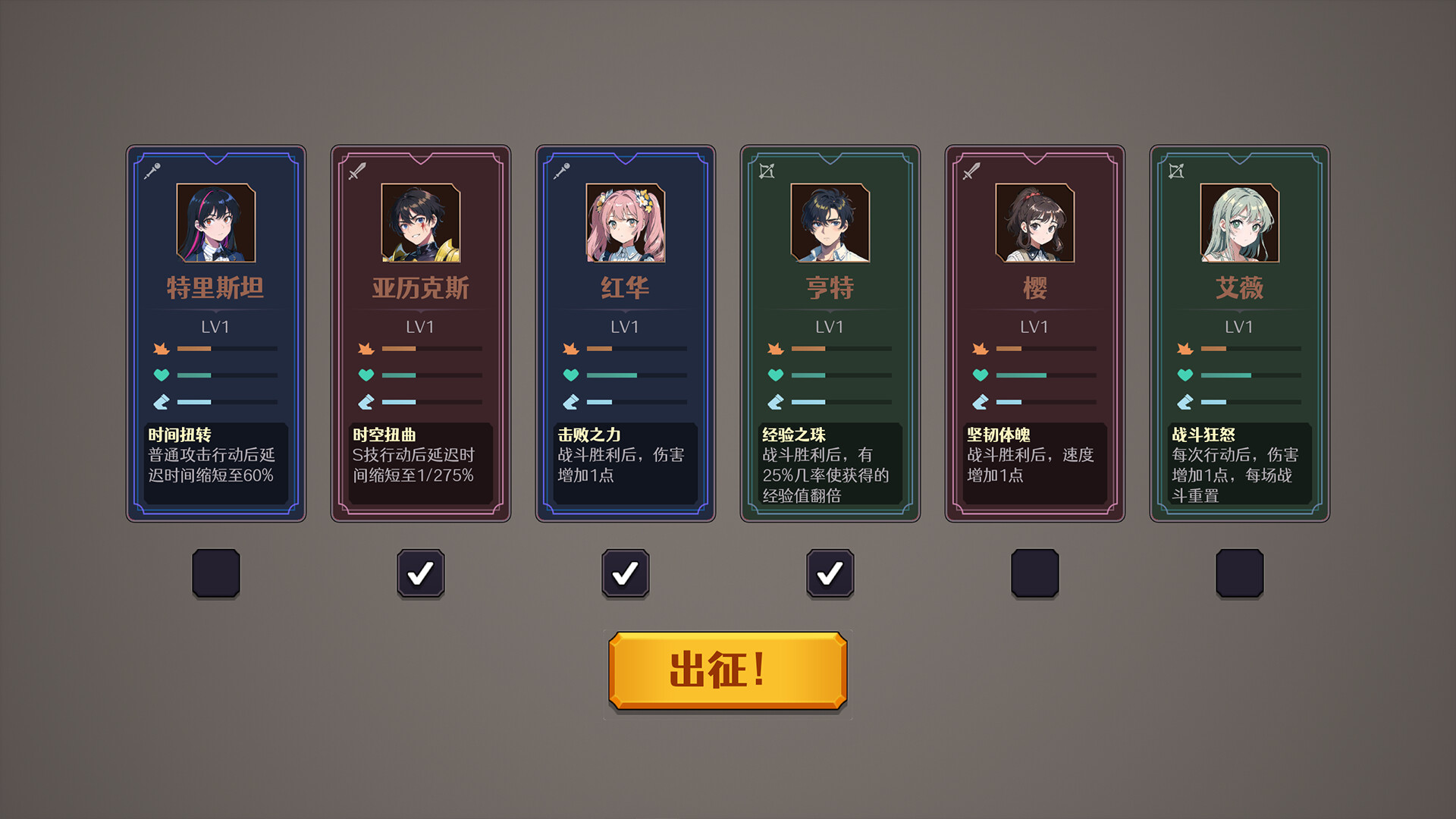Check the checkbox under 艾薇
Image resolution: width=1456 pixels, height=819 pixels.
pos(1239,574)
